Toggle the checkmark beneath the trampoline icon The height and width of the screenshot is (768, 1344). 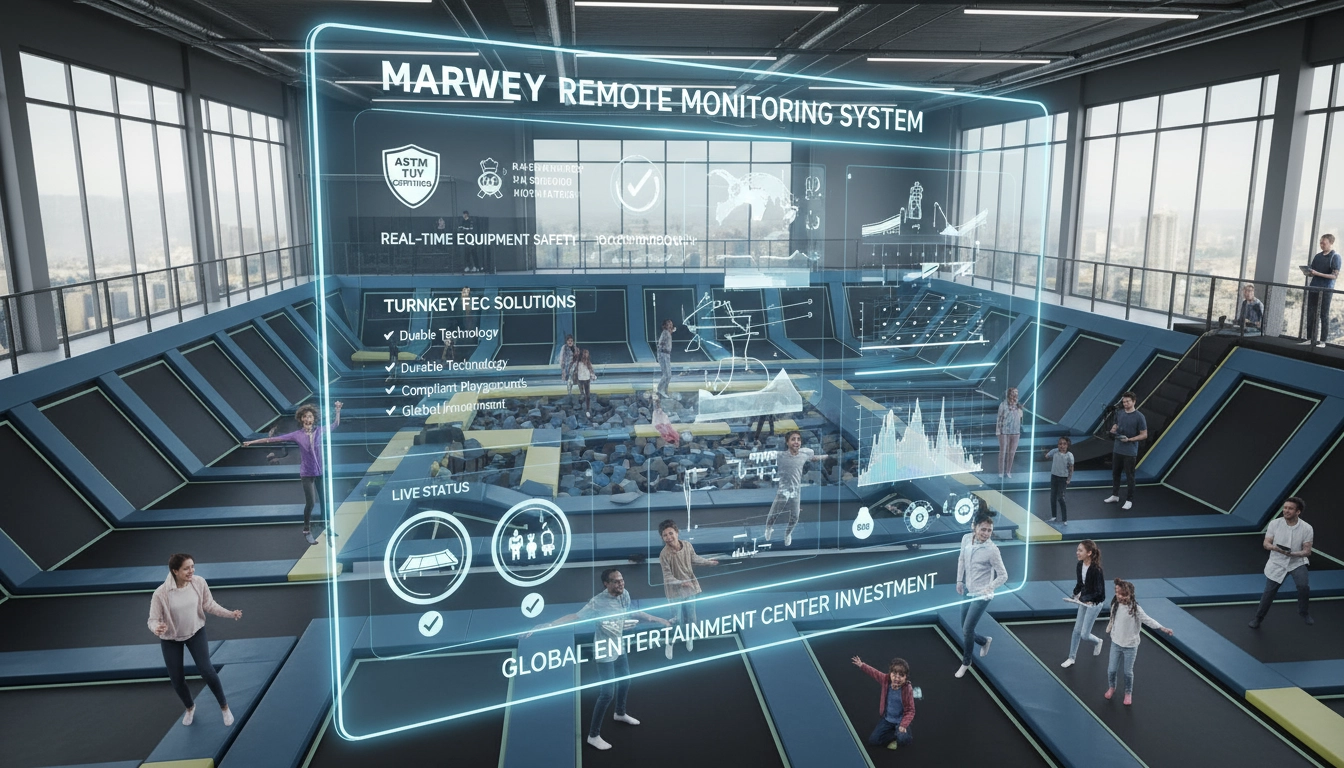pos(431,623)
